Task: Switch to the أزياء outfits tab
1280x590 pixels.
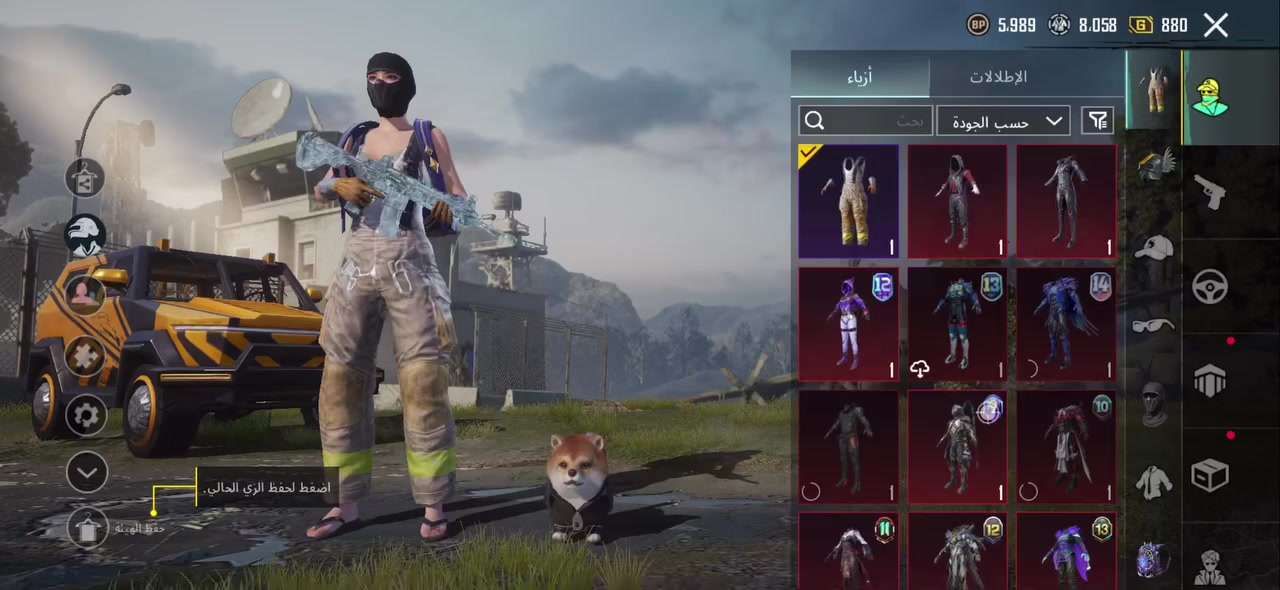Action: coord(859,77)
